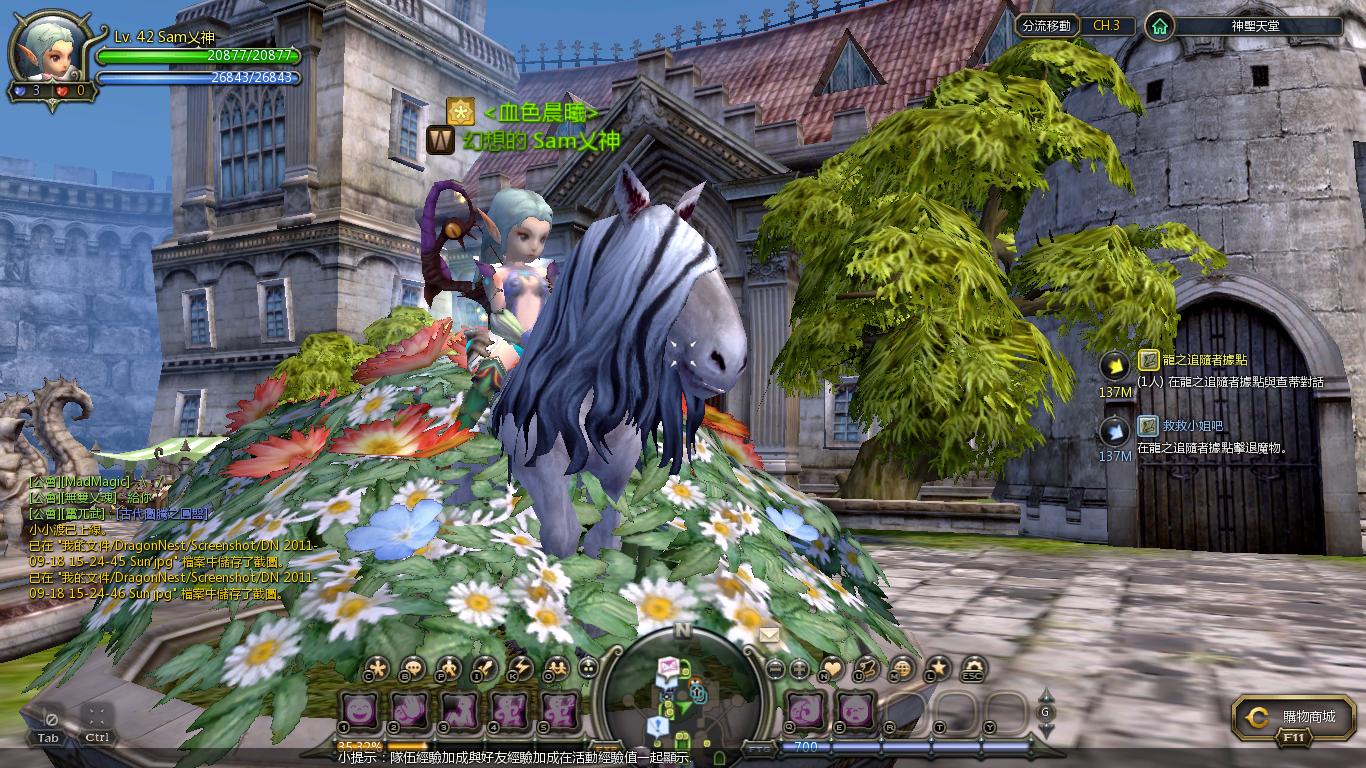The image size is (1366, 768).
Task: Click the green house town icon
Action: tap(1159, 26)
